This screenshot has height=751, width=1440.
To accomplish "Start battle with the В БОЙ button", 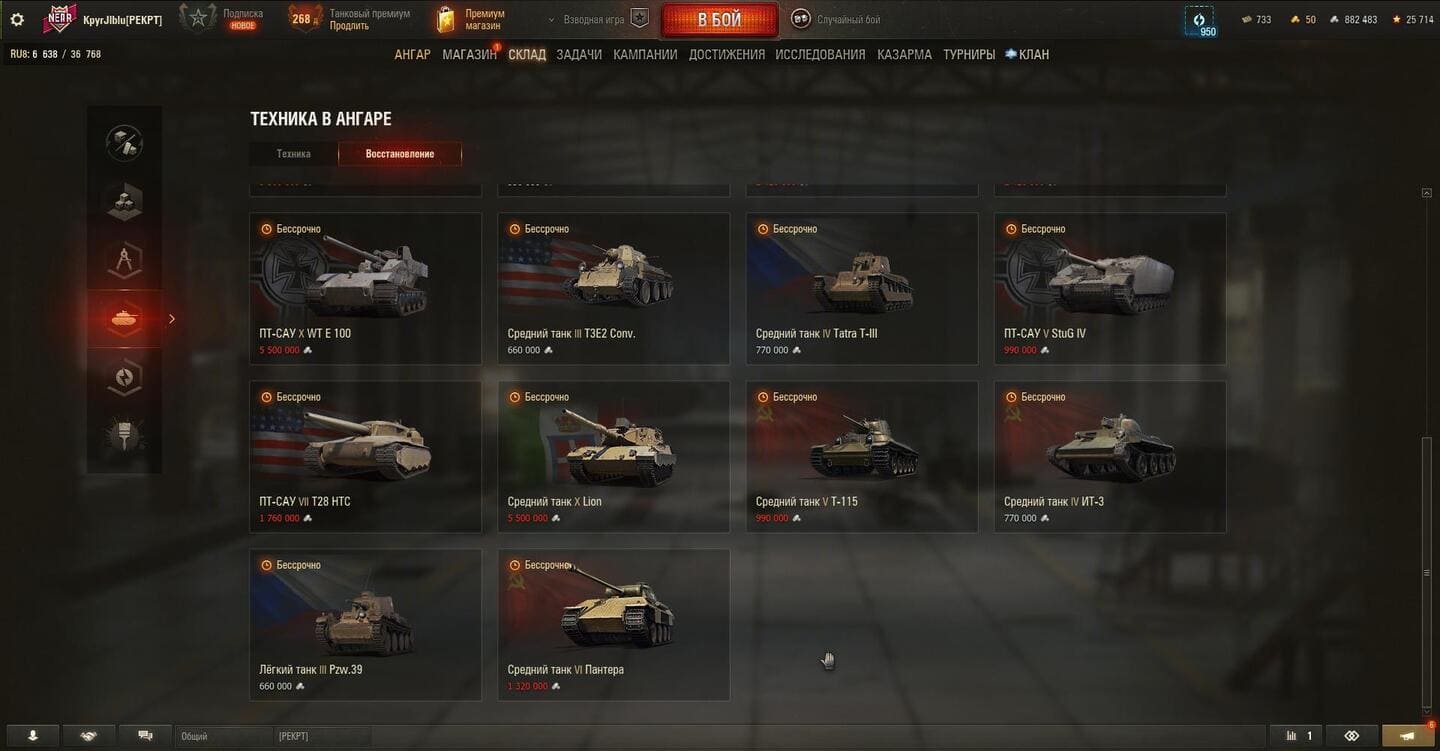I will tap(719, 20).
